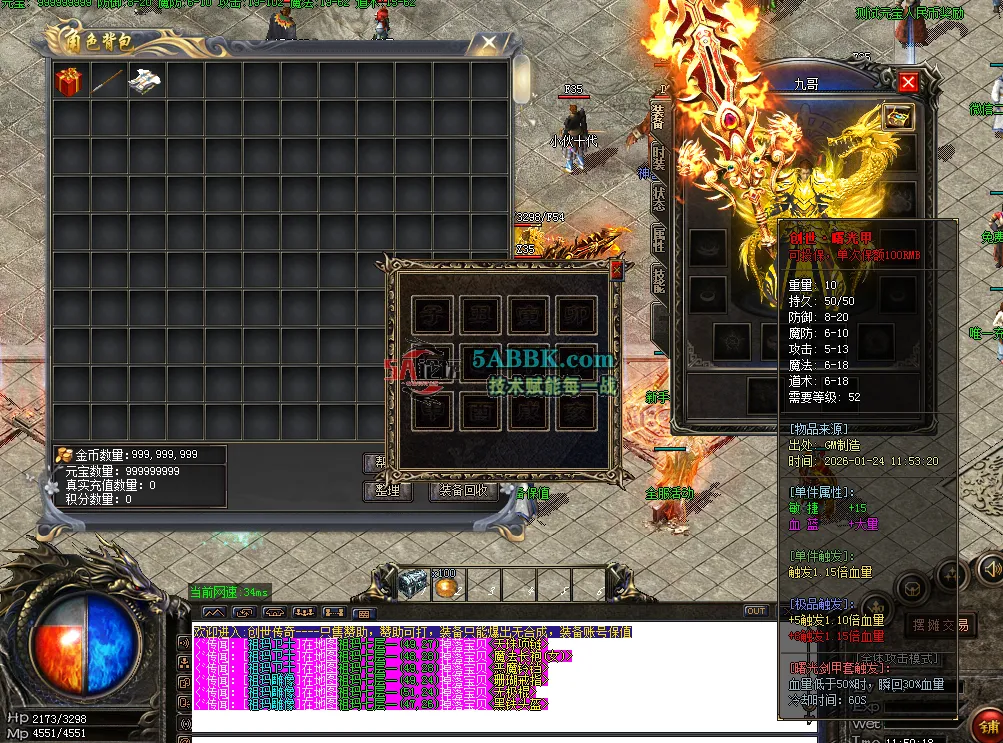Use the orange orb stack in hotbar slot 2
Viewport: 1003px width, 743px height.
click(445, 584)
